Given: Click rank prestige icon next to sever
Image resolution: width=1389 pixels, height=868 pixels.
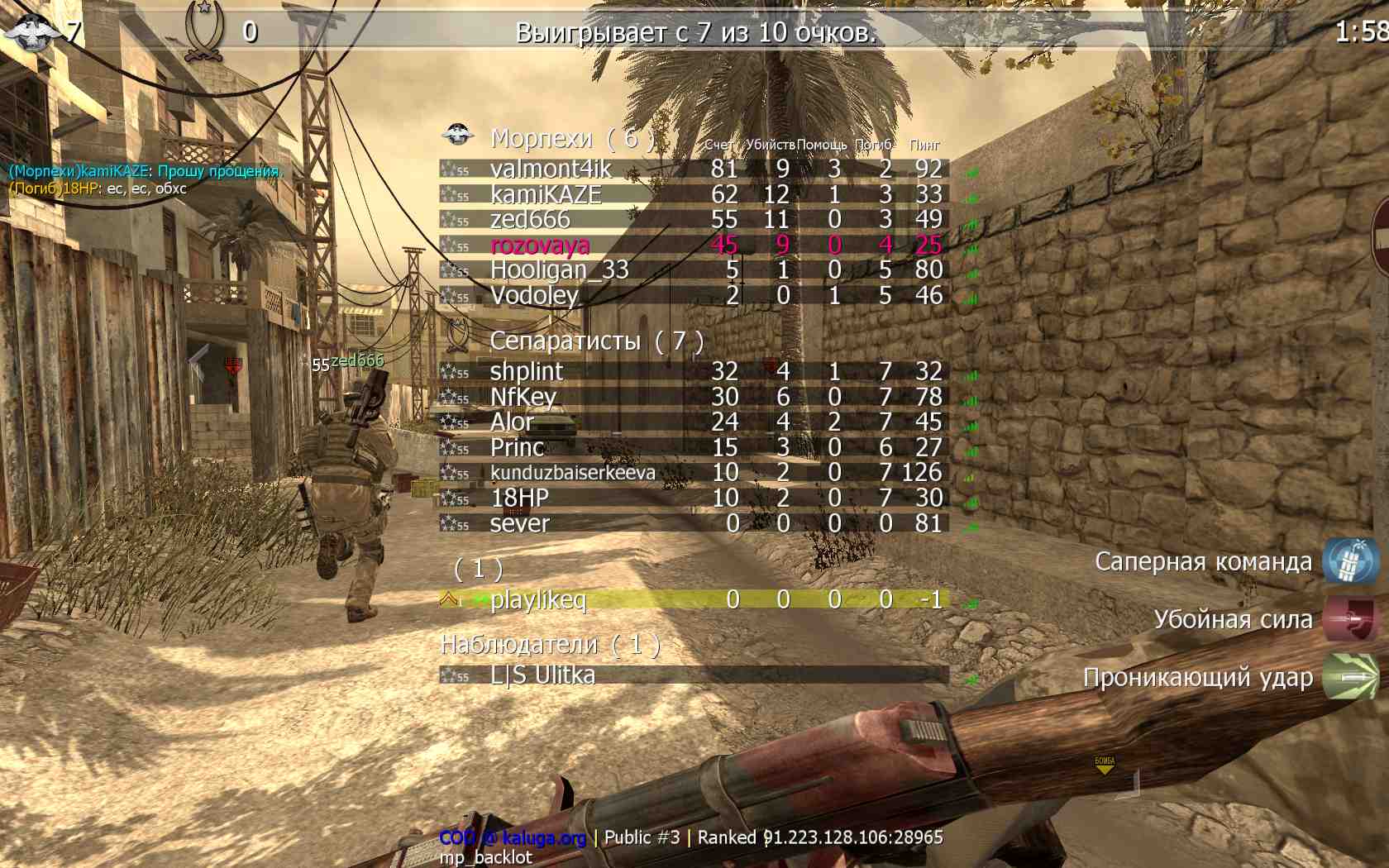Looking at the screenshot, I should (x=451, y=523).
